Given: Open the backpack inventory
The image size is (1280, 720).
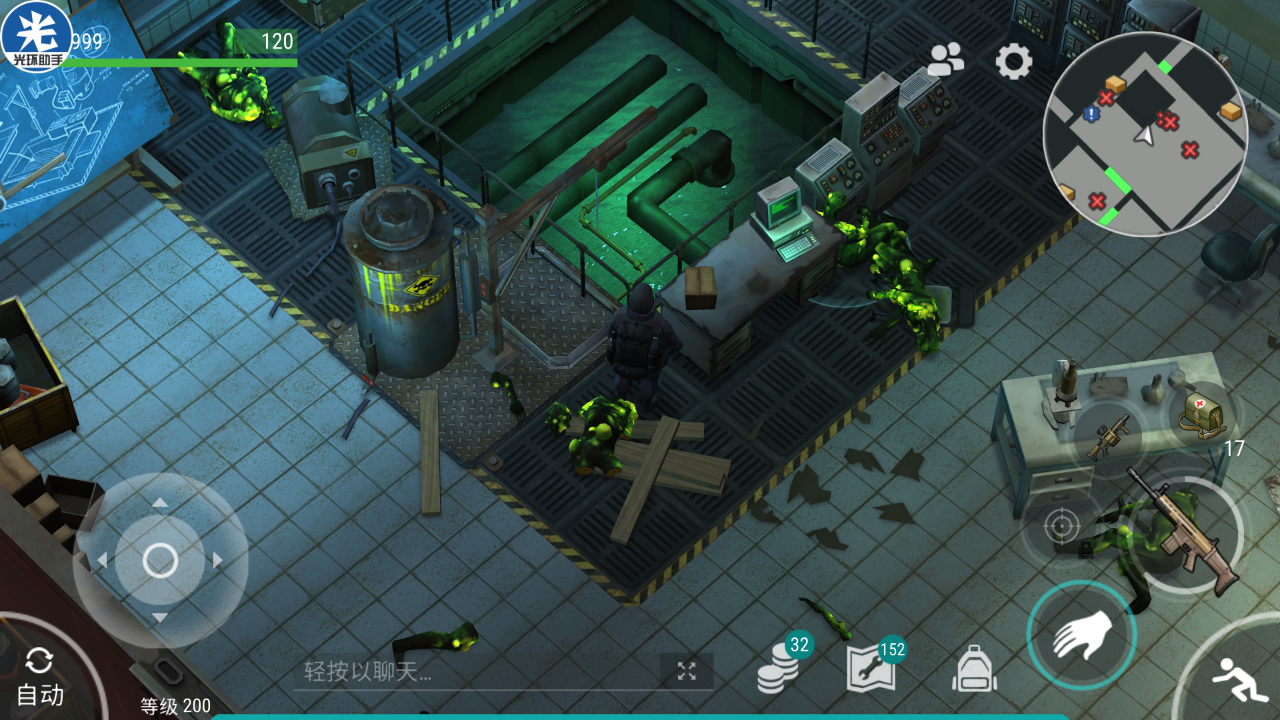Looking at the screenshot, I should [975, 668].
